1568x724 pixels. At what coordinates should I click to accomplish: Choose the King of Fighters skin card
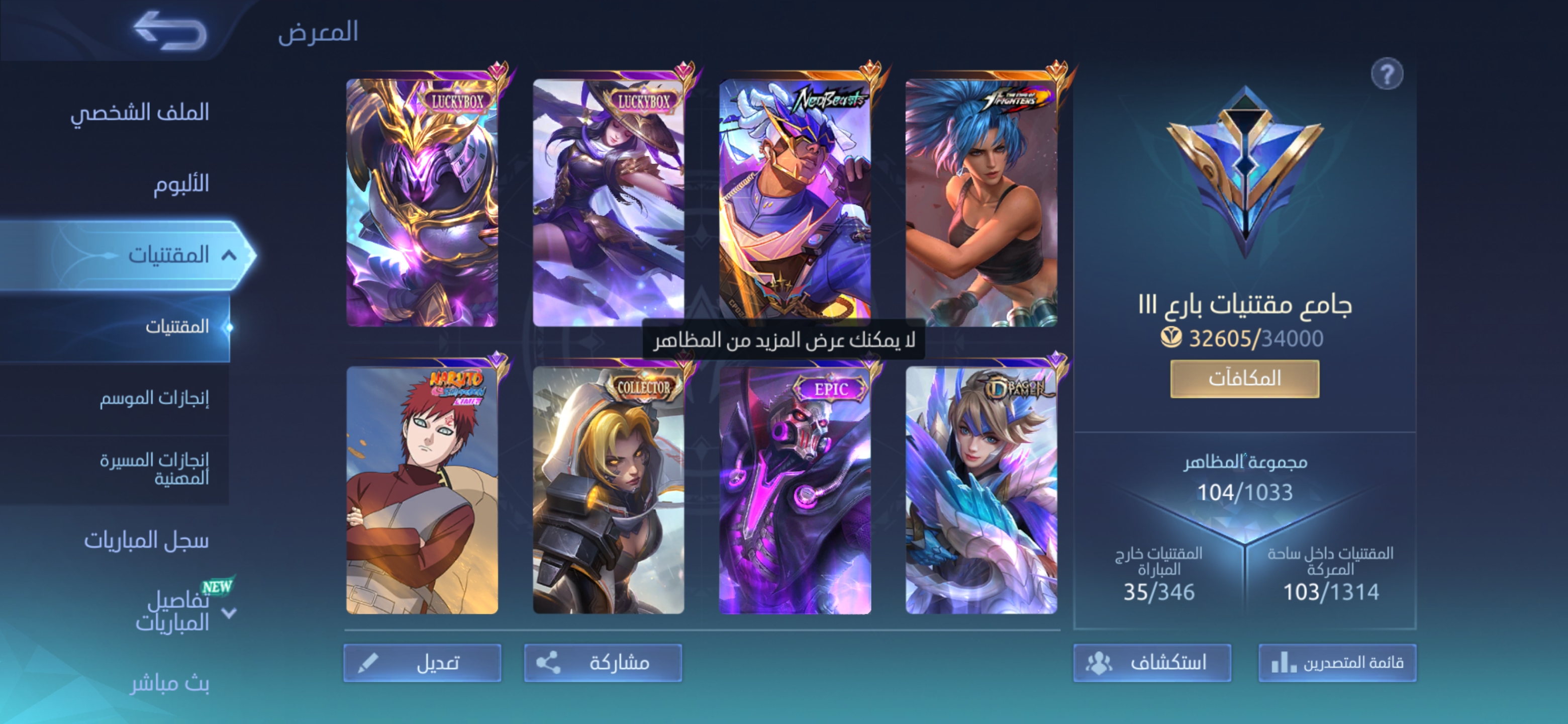coord(981,203)
